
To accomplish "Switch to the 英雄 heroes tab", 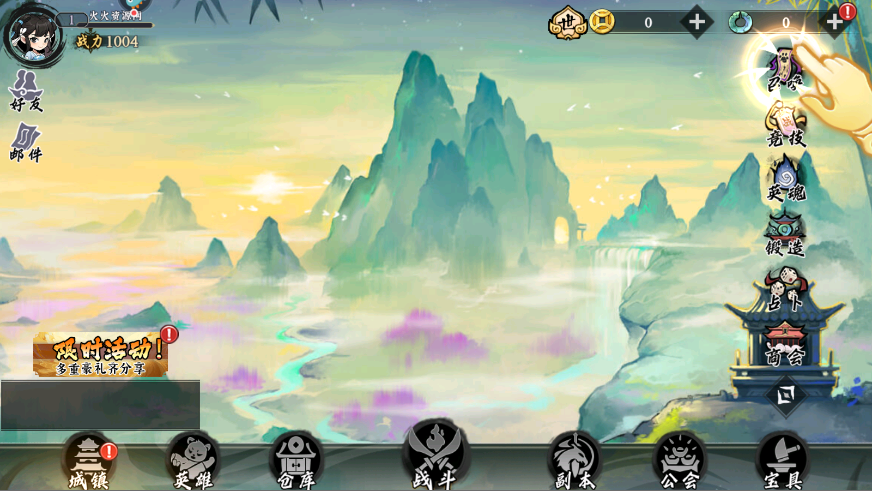I will [x=194, y=462].
